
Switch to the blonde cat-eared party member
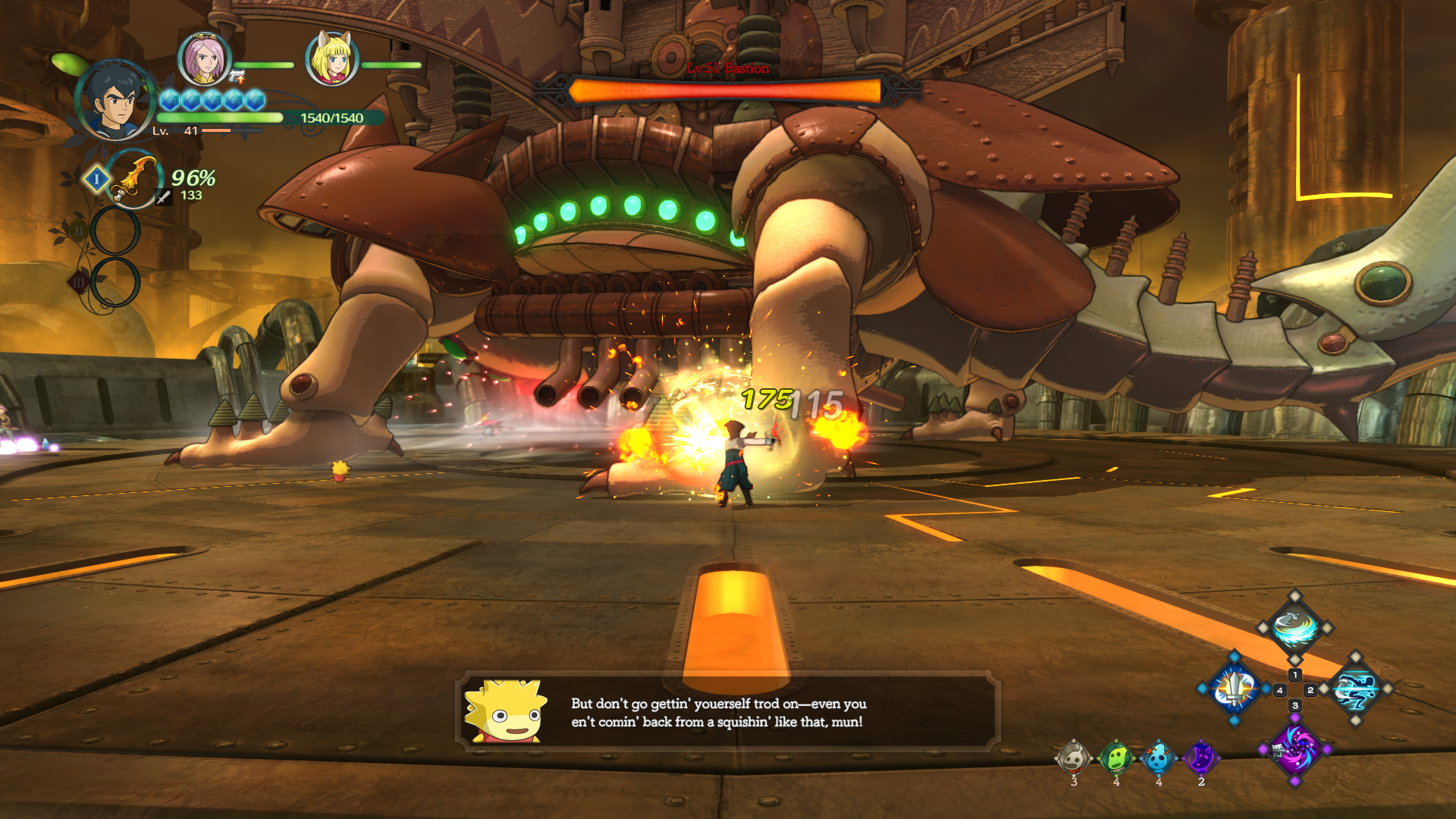coord(331,59)
